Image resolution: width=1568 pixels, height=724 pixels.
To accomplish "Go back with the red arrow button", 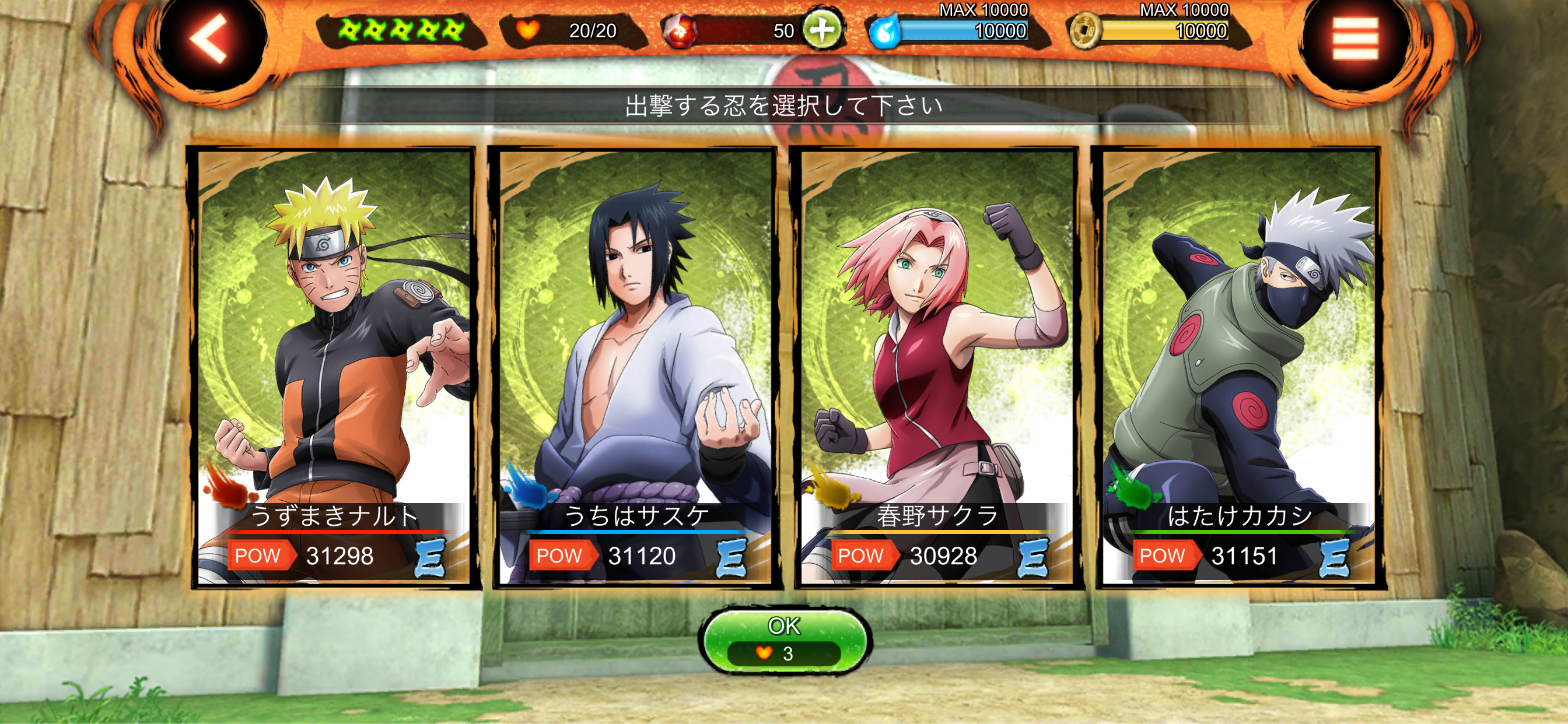I will 210,40.
